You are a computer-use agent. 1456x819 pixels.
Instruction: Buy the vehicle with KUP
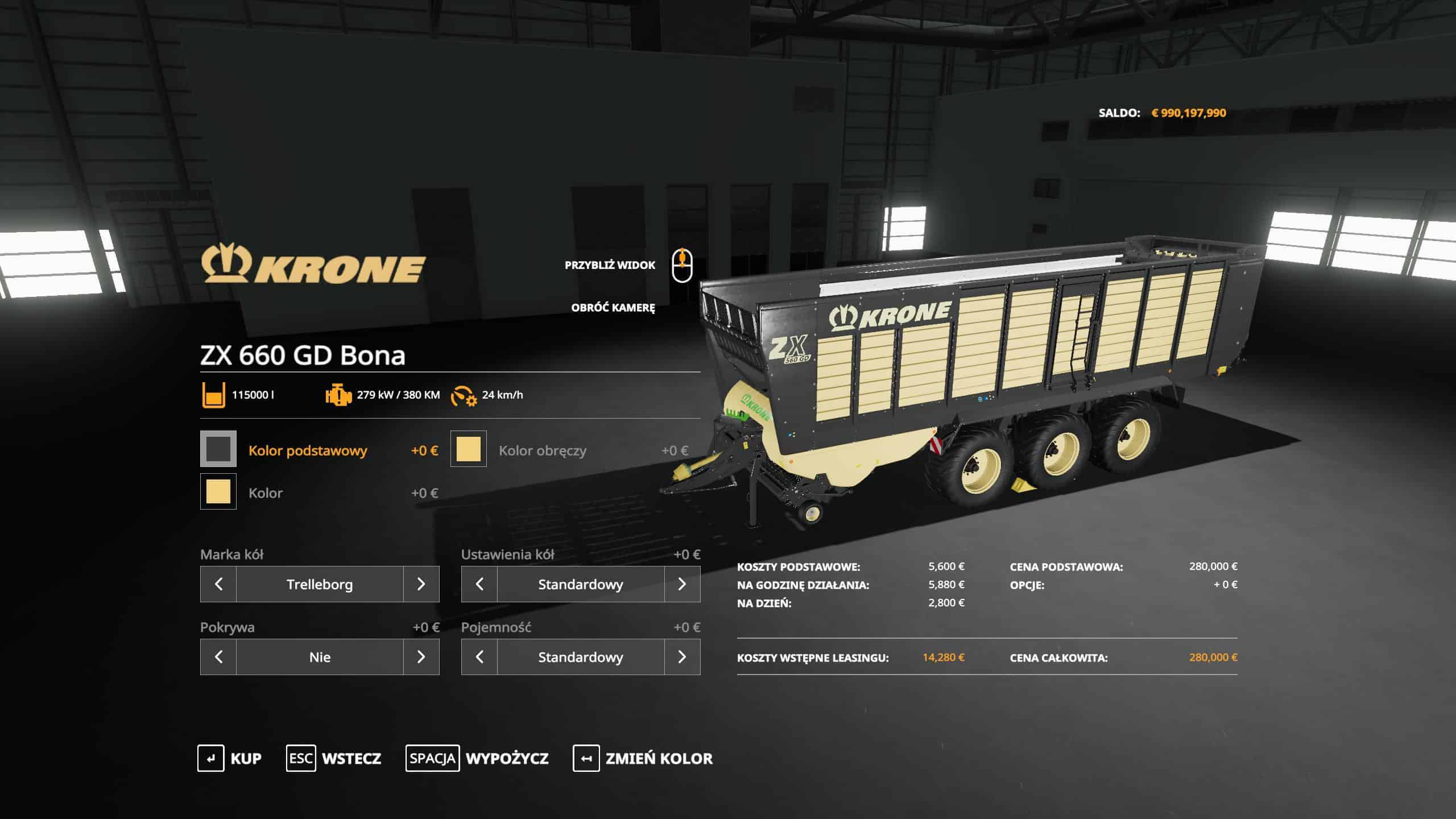pyautogui.click(x=230, y=758)
